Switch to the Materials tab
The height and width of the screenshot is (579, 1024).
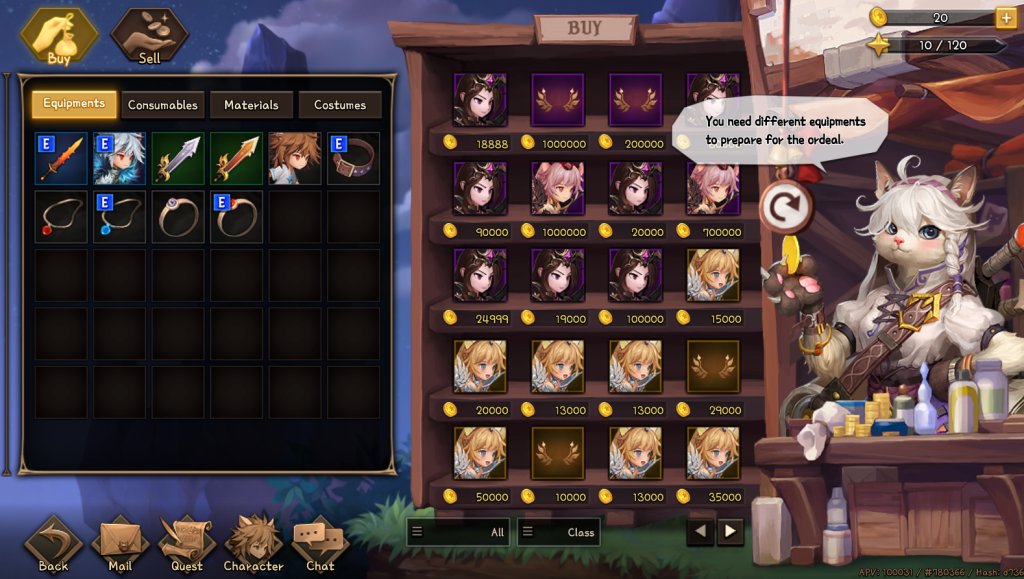click(x=251, y=104)
